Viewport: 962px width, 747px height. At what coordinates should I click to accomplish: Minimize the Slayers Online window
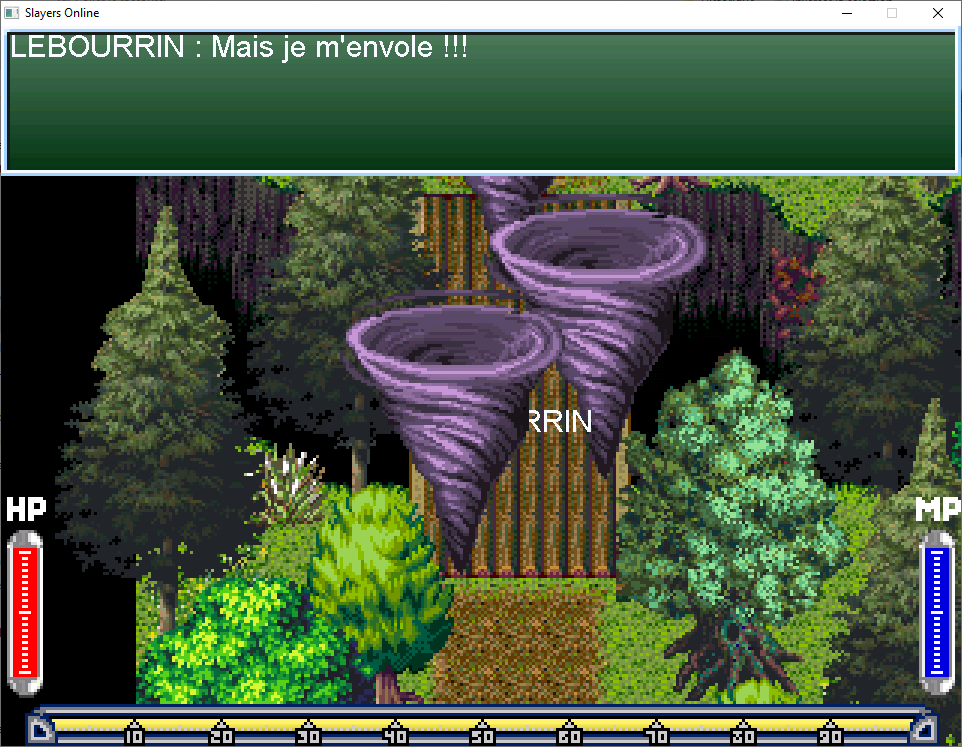click(847, 13)
